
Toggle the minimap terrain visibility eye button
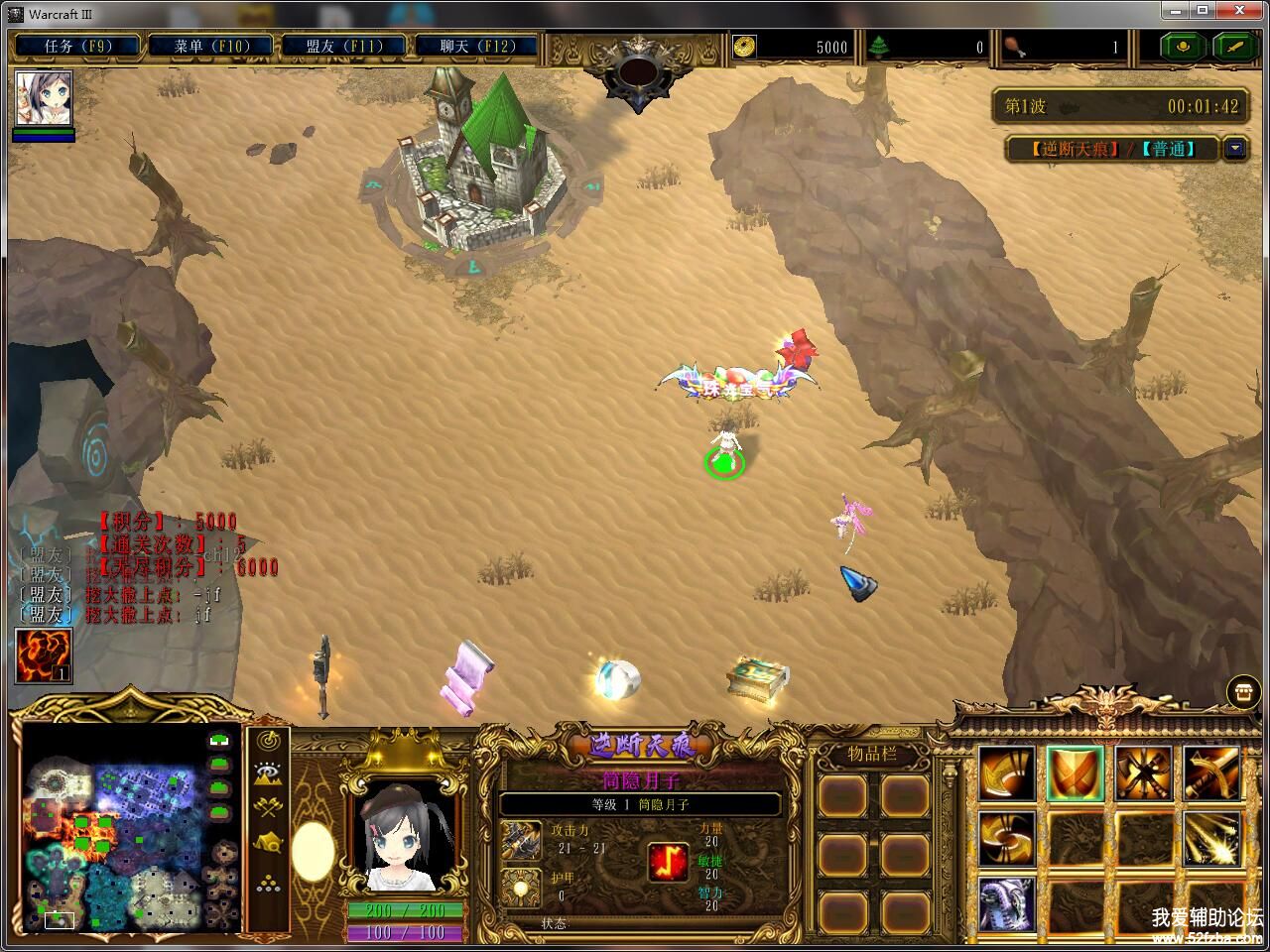point(267,773)
